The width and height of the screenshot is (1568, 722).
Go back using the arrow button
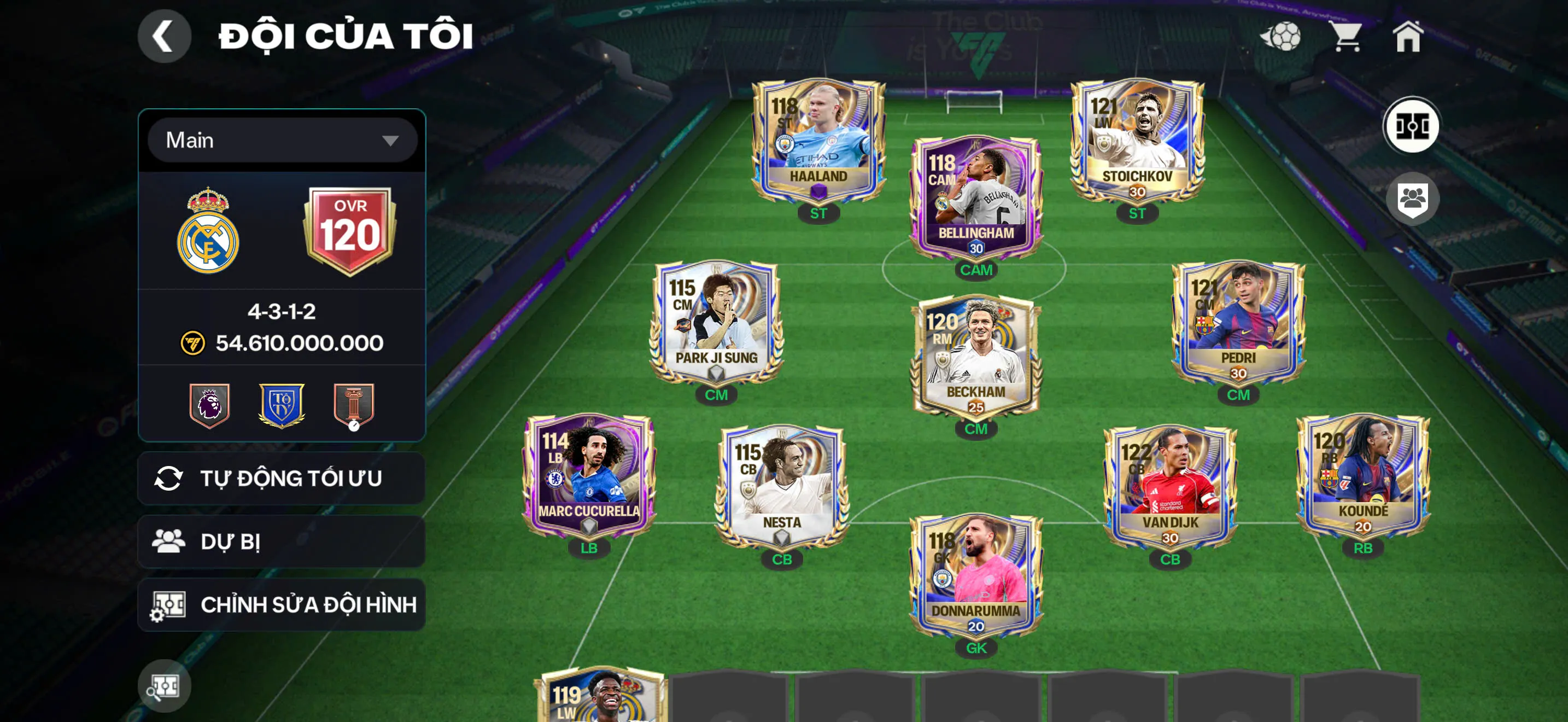click(163, 37)
